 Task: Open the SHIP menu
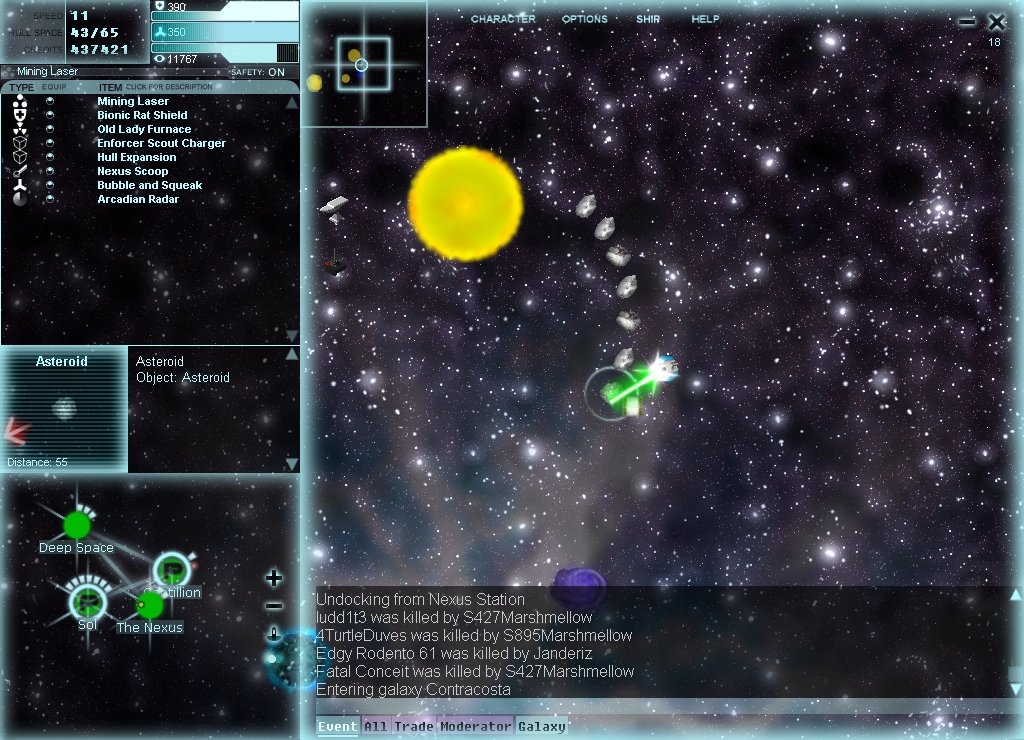tap(648, 19)
